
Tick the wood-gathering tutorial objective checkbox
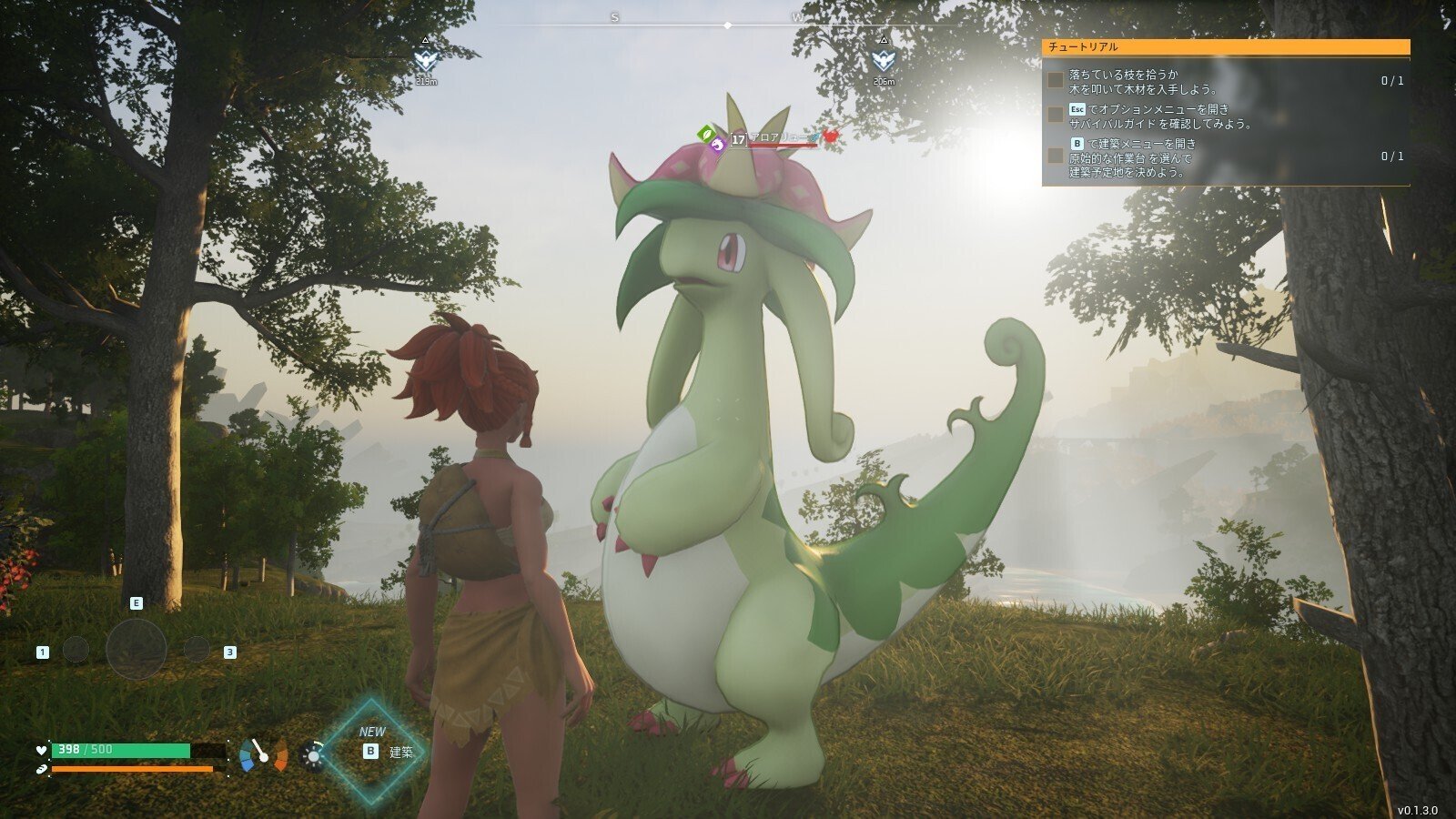pos(1055,81)
